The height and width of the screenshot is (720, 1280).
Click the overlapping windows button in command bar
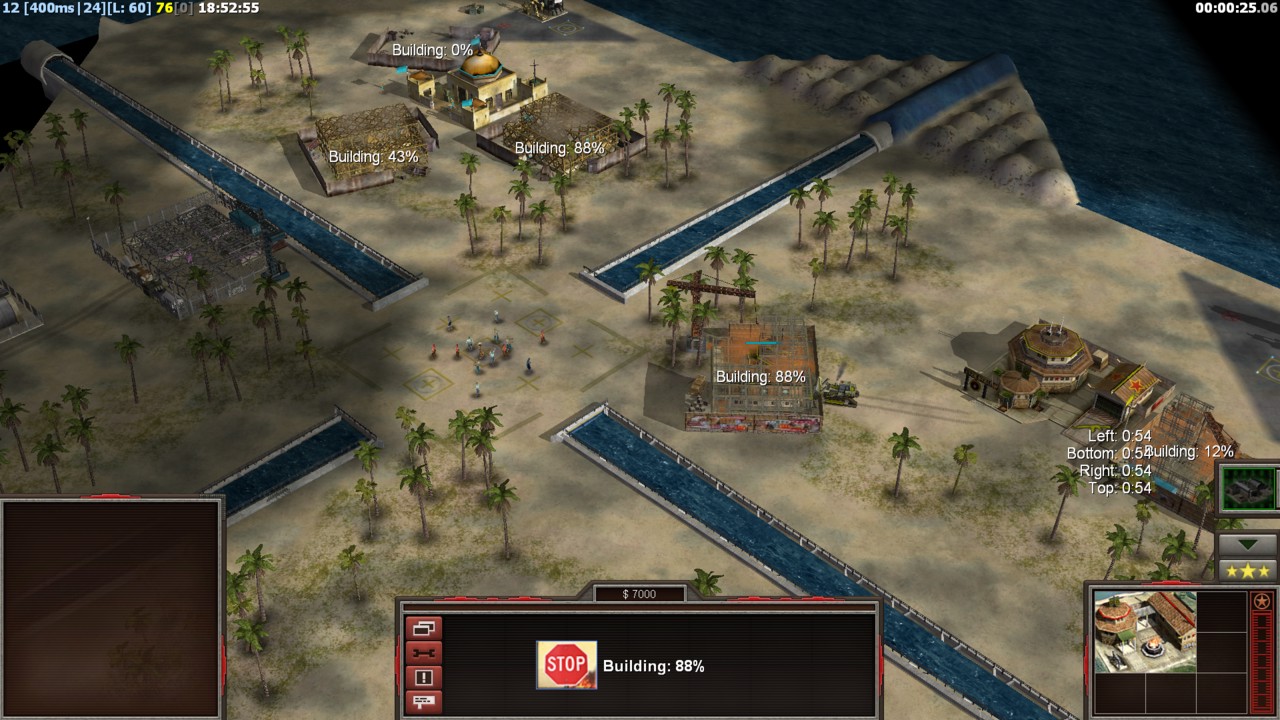tap(423, 629)
